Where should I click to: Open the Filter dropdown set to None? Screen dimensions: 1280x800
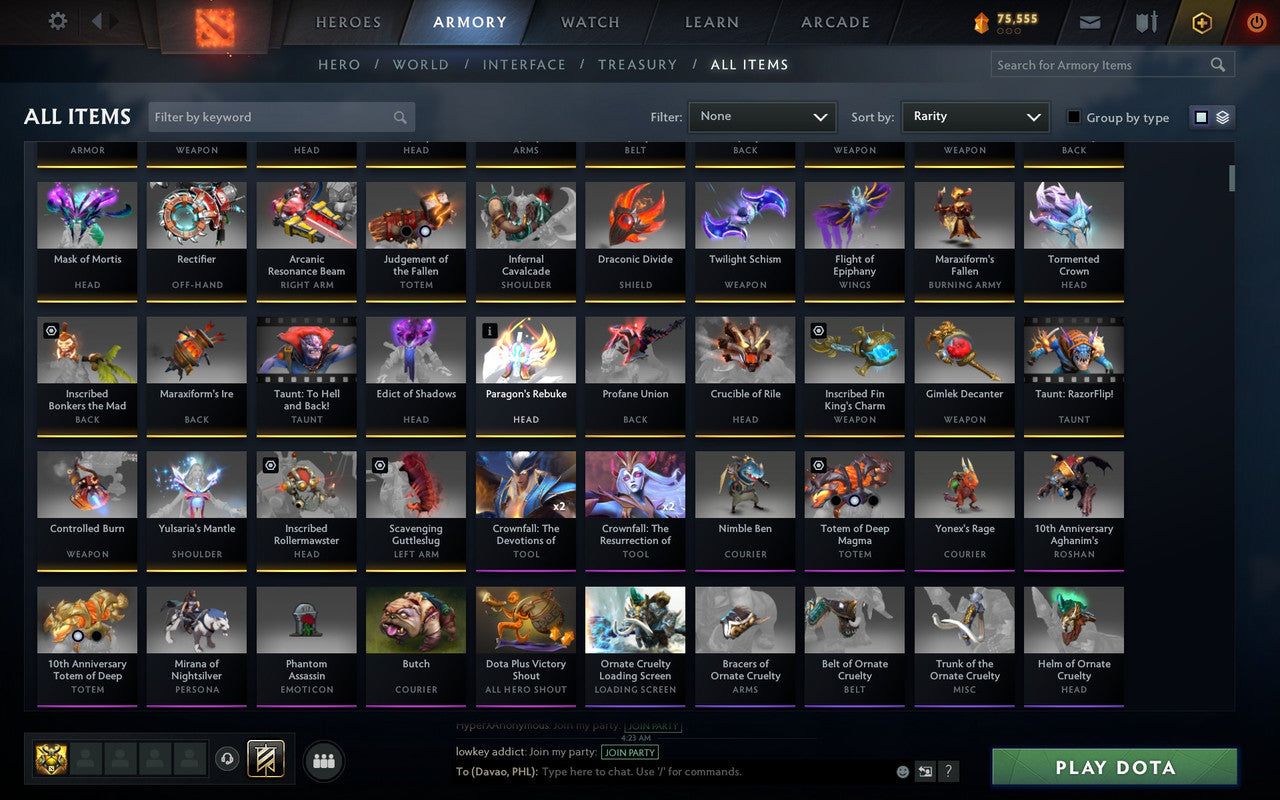tap(762, 116)
